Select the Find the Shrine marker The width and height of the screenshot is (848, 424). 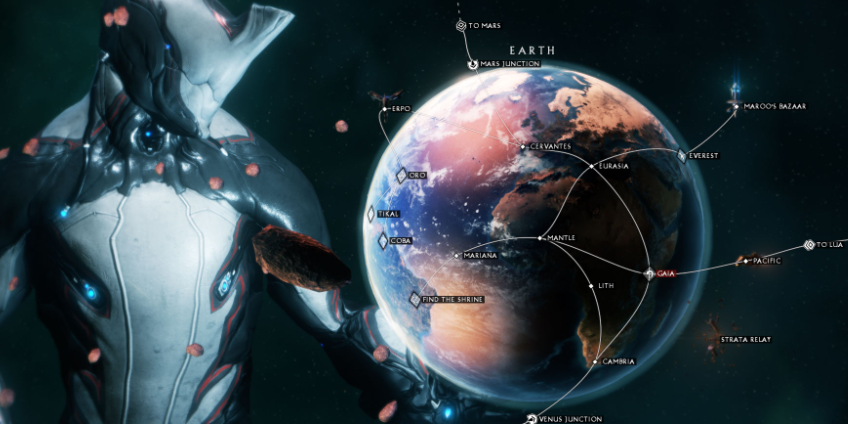(416, 299)
